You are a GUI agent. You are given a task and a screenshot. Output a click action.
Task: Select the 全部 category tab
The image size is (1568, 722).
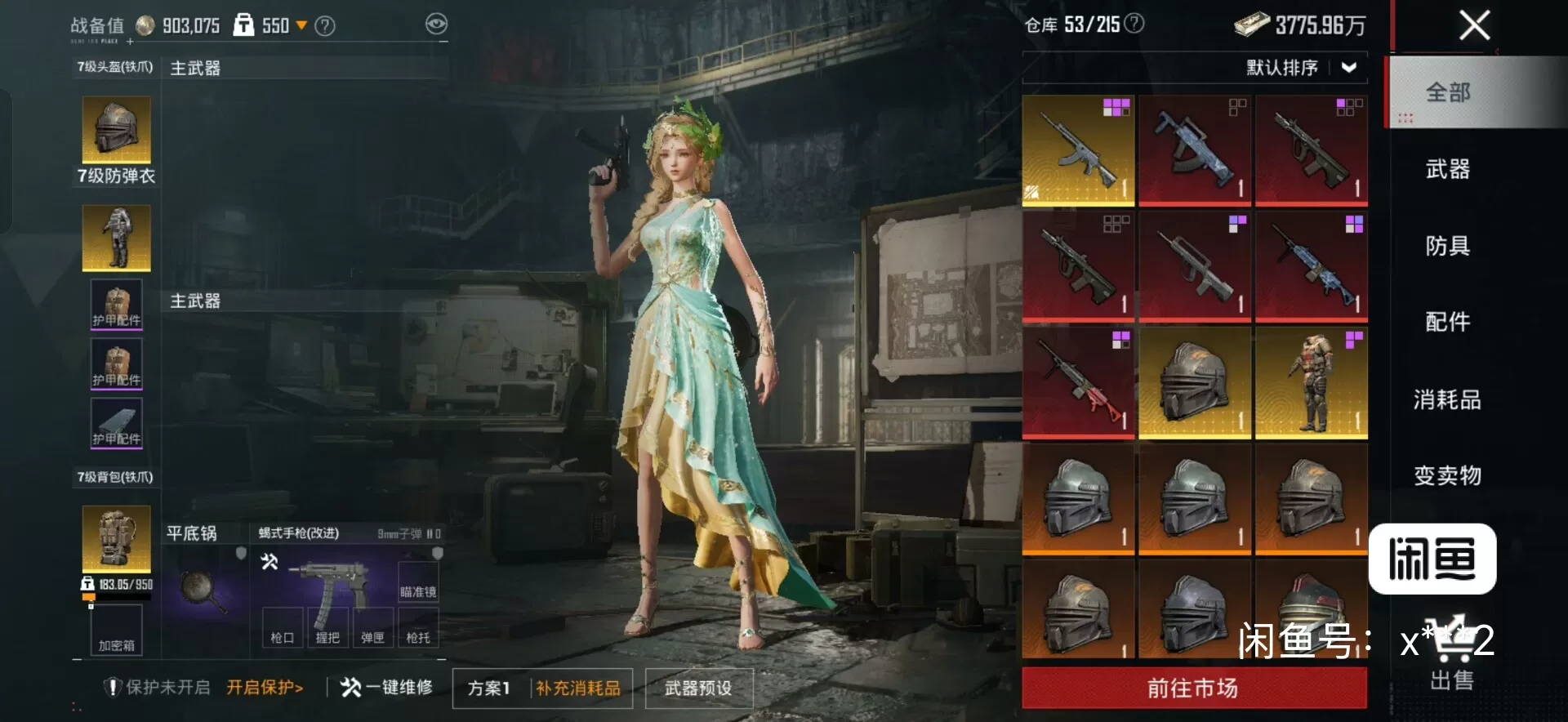[x=1447, y=92]
